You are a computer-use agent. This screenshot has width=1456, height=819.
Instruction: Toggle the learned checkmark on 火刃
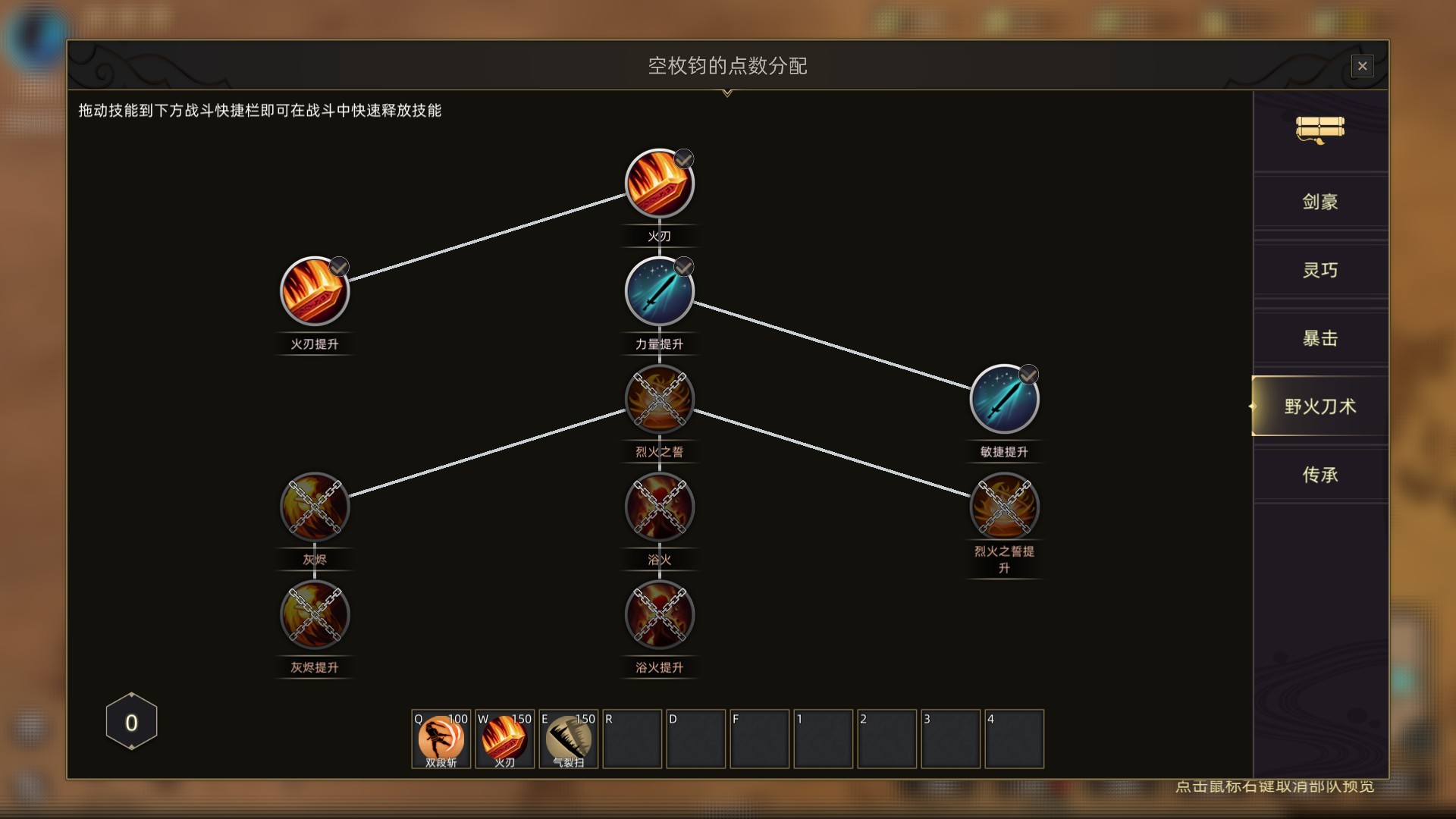[x=684, y=158]
